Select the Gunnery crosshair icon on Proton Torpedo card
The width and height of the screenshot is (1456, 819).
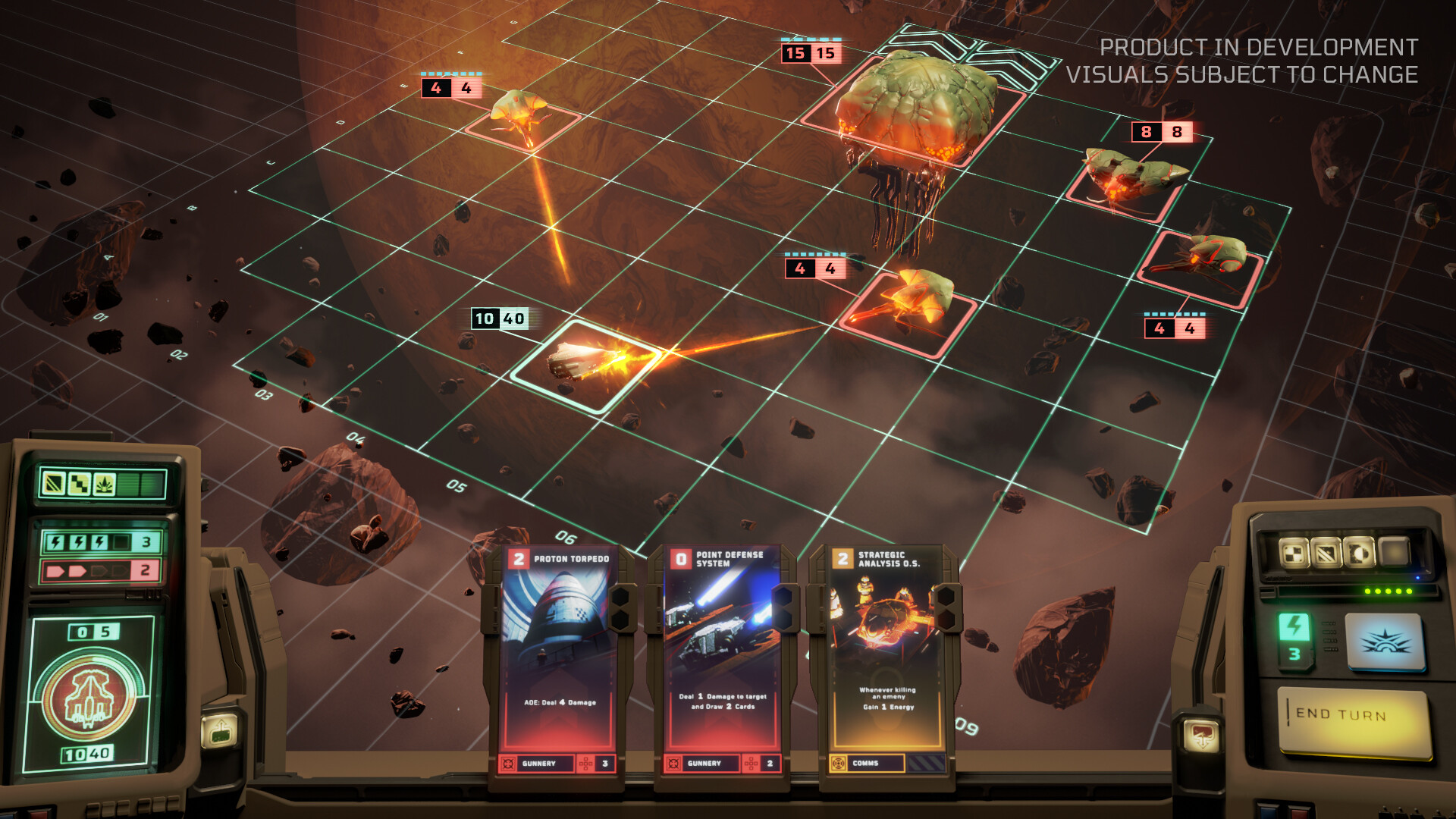point(507,764)
